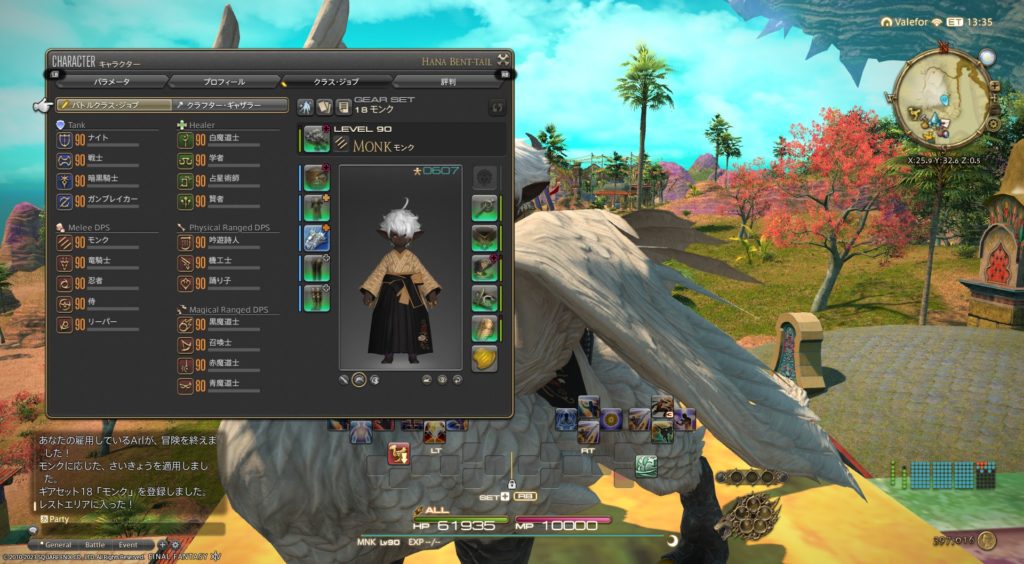Select the クラス・ジョブ tab
This screenshot has width=1024, height=564.
click(336, 81)
